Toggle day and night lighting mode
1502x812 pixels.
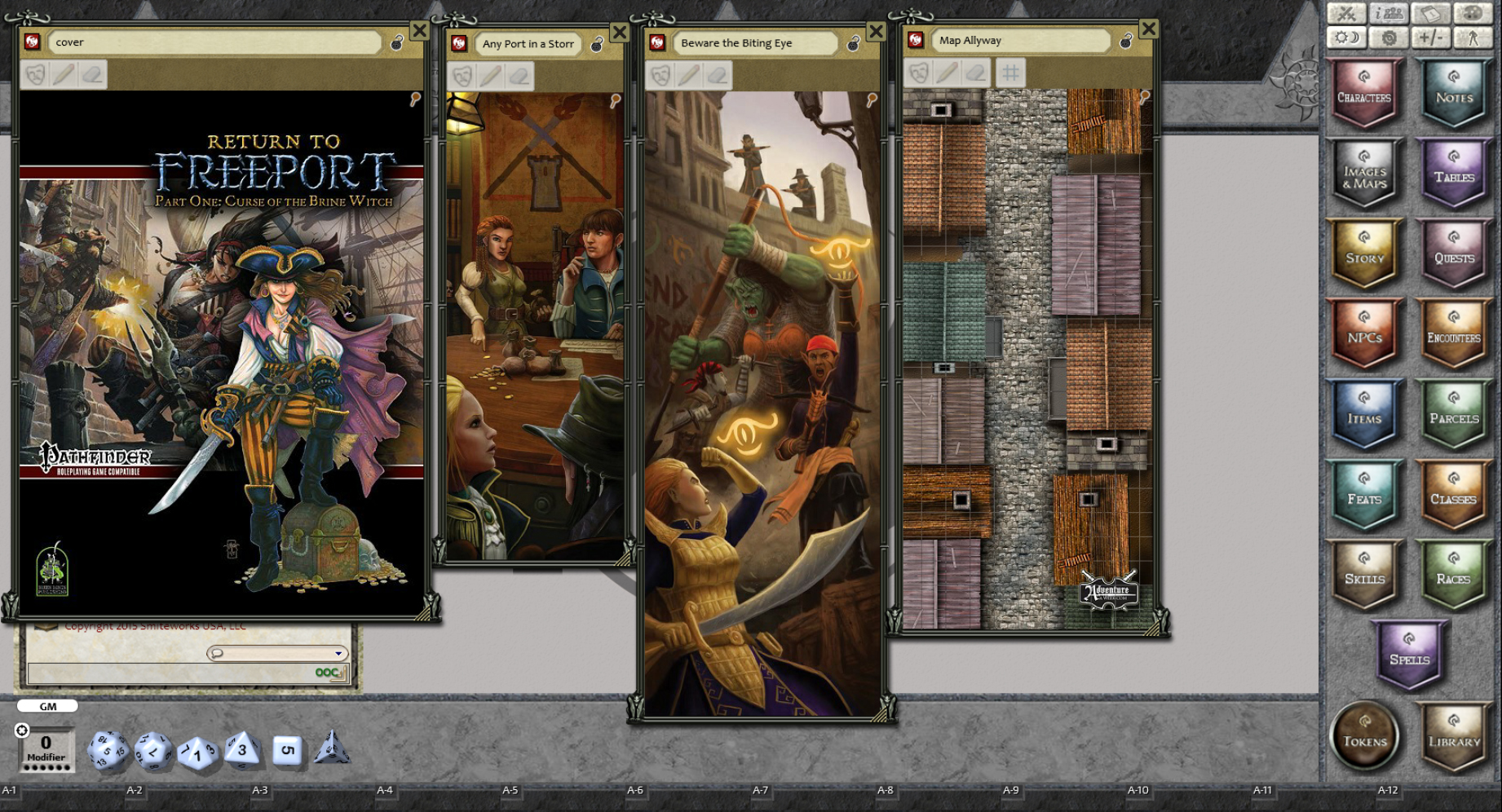pyautogui.click(x=1346, y=37)
